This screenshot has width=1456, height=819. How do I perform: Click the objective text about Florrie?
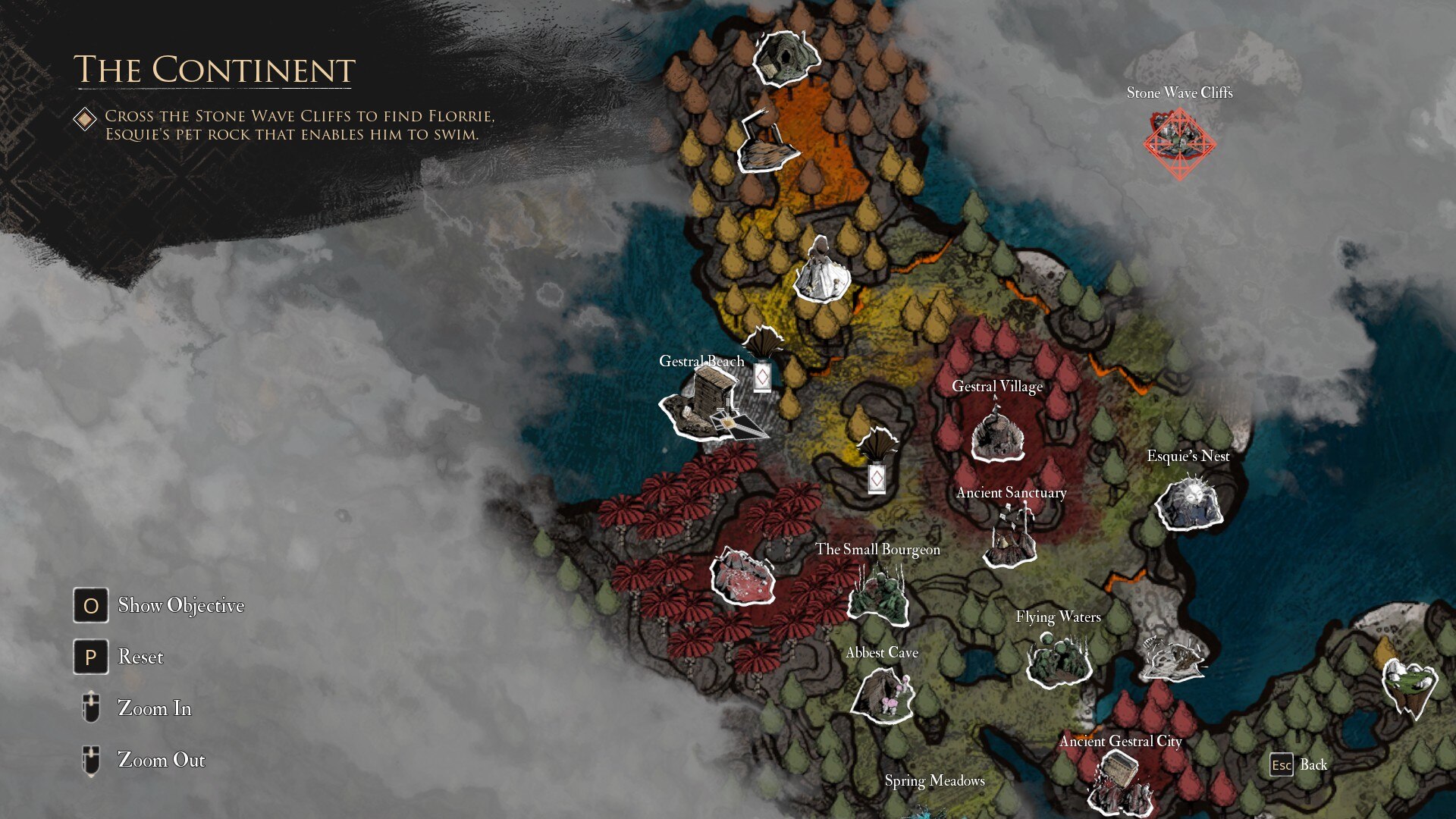coord(299,125)
